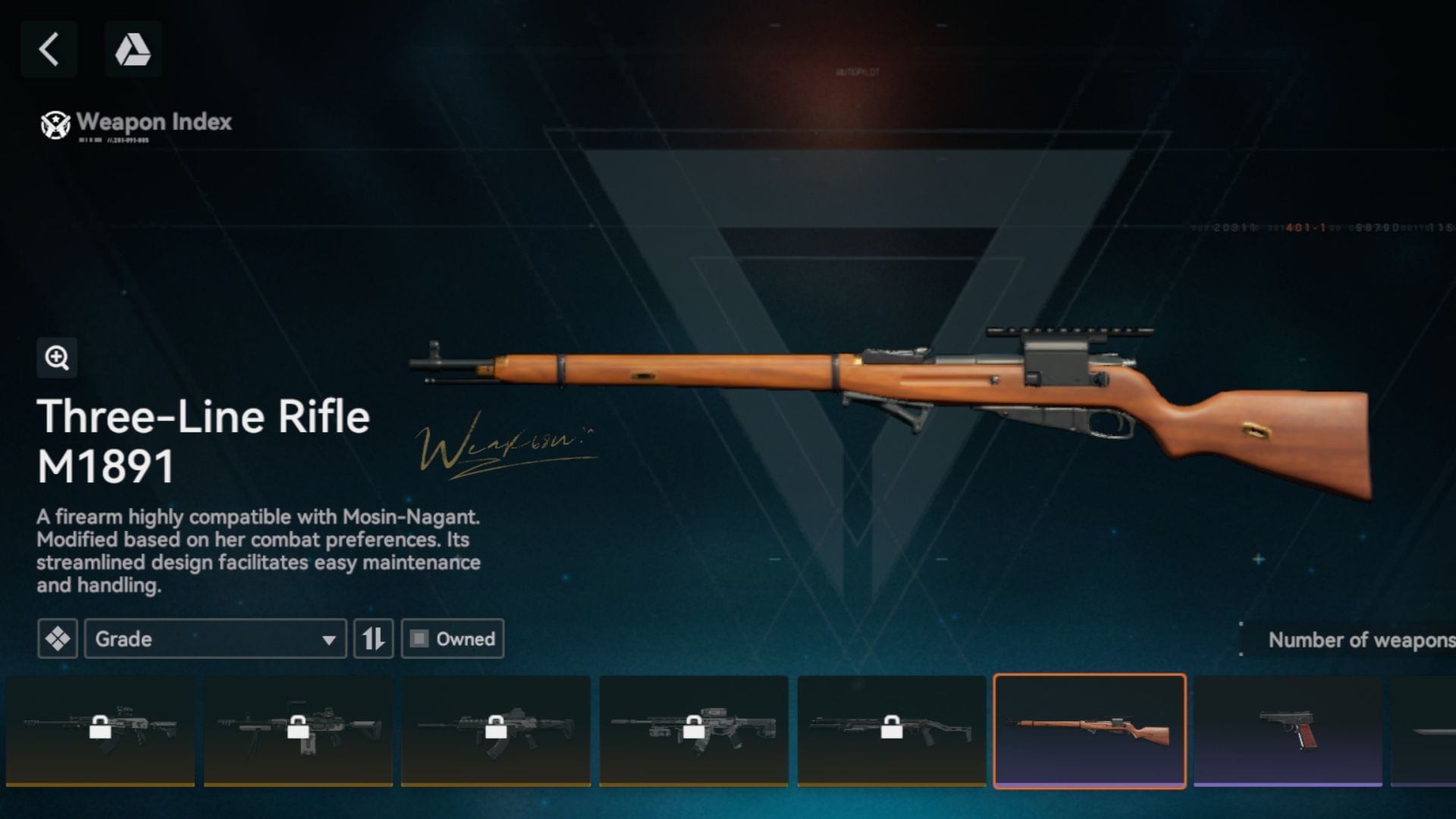Toggle the Owned filter checkbox
The image size is (1456, 819).
coord(419,639)
